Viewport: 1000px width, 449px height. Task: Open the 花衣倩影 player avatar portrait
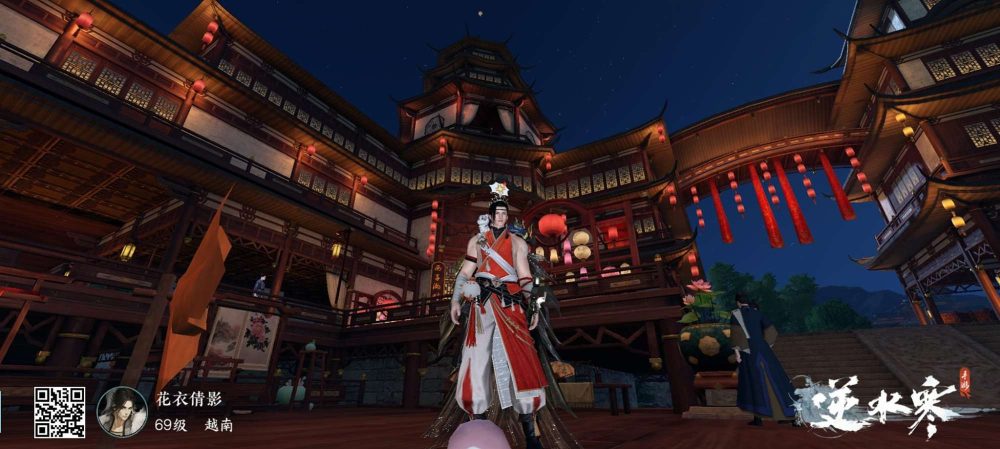[122, 411]
